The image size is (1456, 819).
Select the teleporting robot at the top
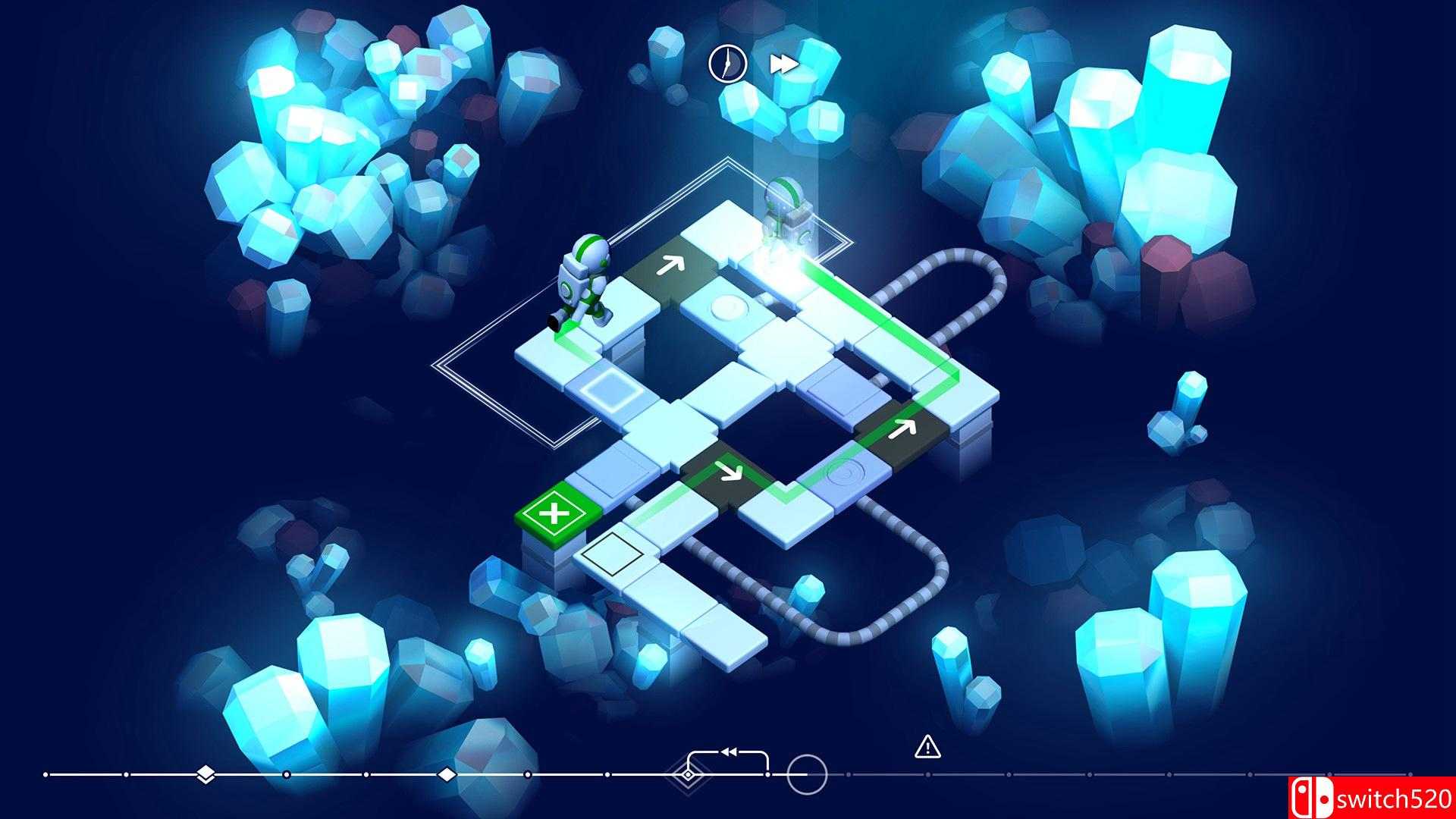[x=785, y=212]
